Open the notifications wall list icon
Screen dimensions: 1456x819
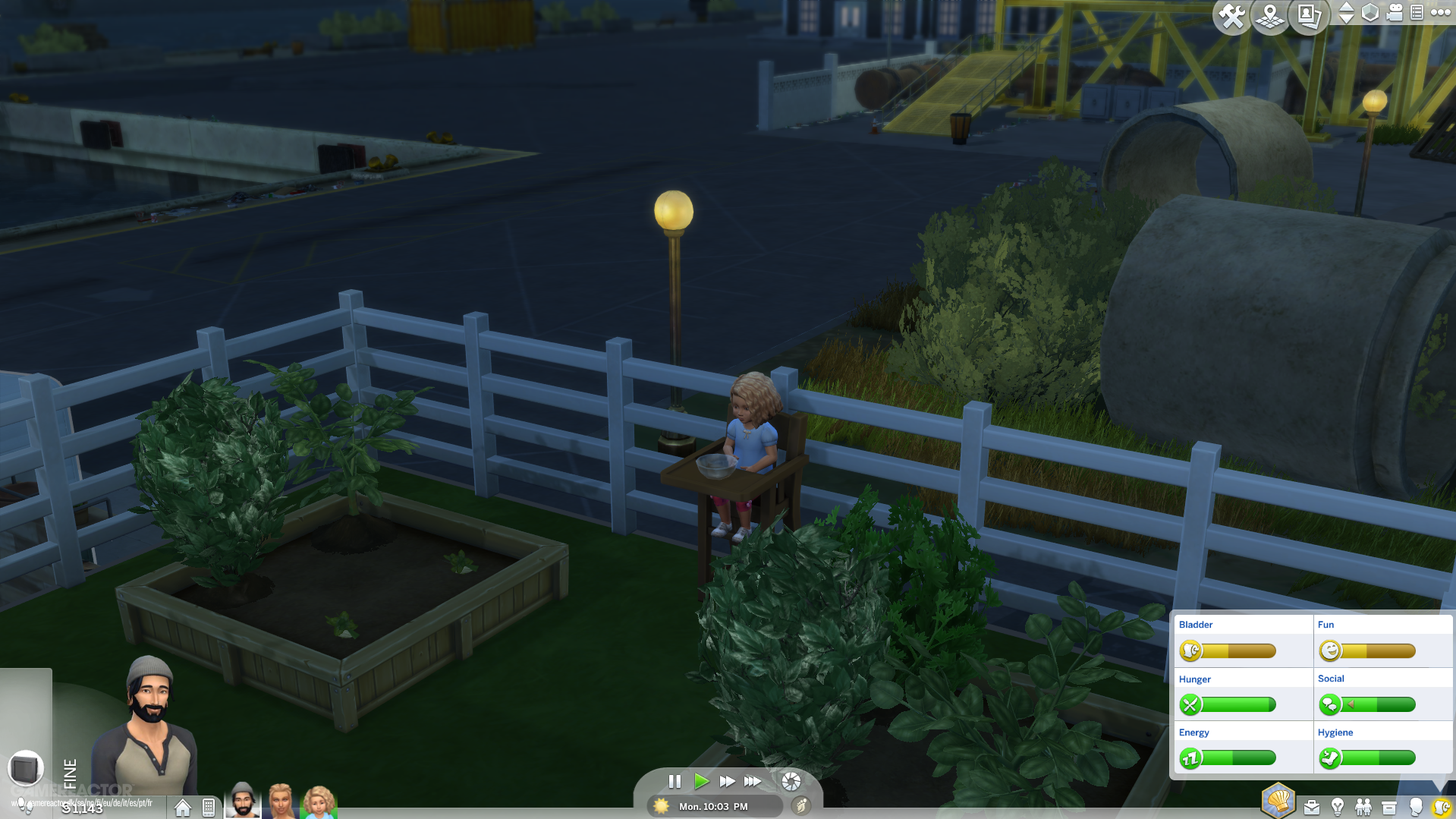[1417, 13]
